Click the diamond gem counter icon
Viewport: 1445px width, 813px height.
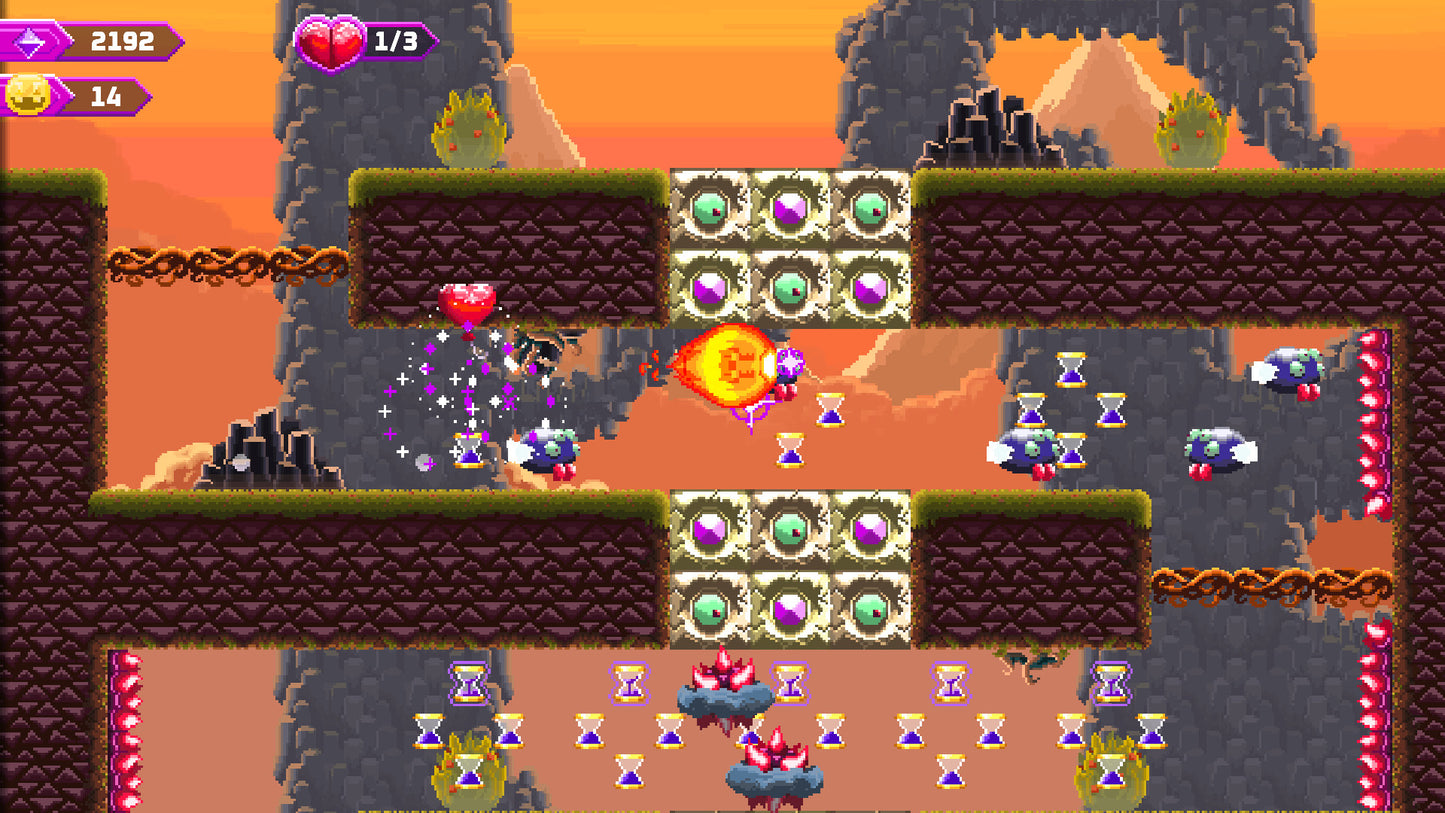coord(30,40)
